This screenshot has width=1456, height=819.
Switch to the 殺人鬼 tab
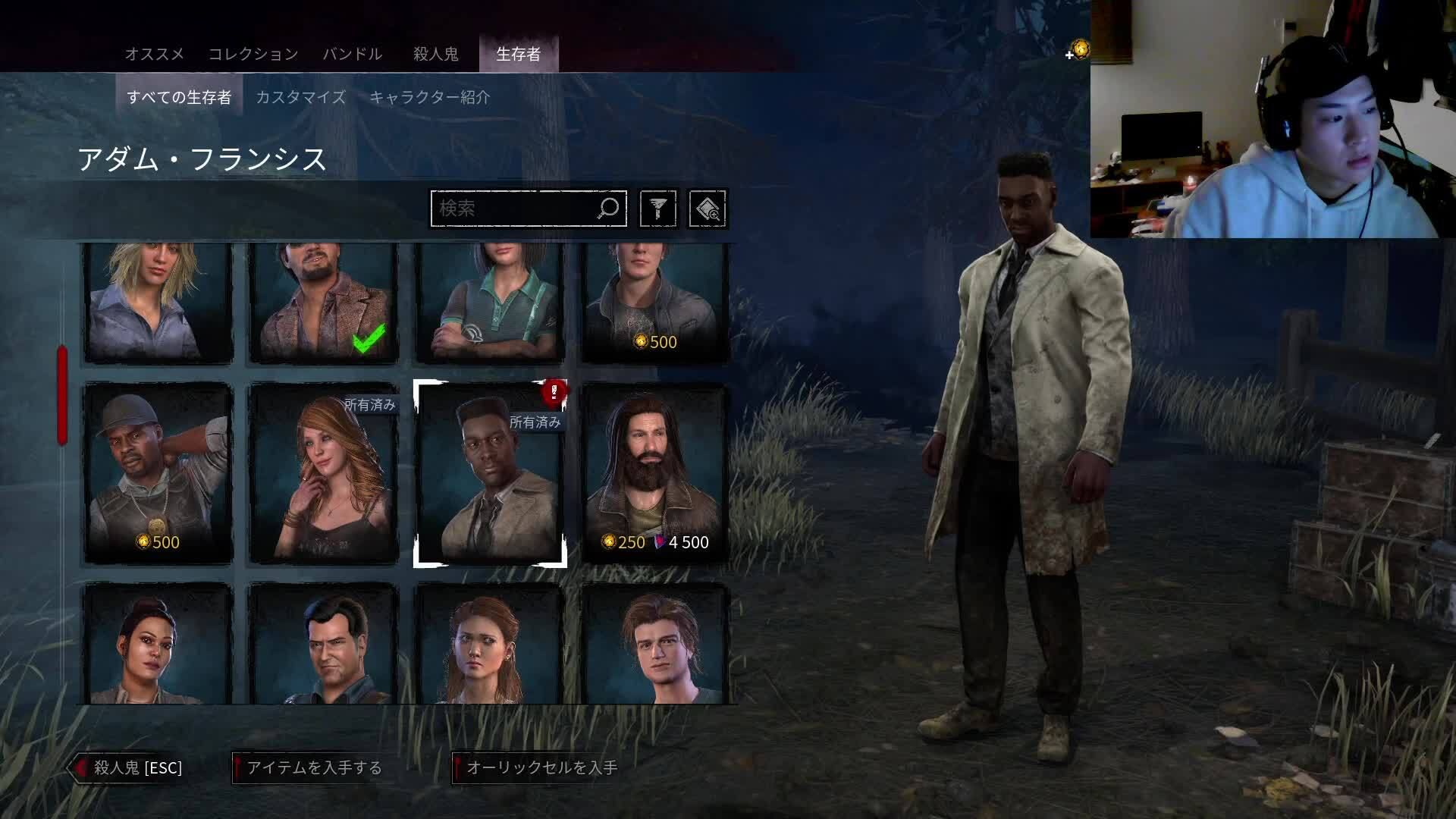coord(435,54)
